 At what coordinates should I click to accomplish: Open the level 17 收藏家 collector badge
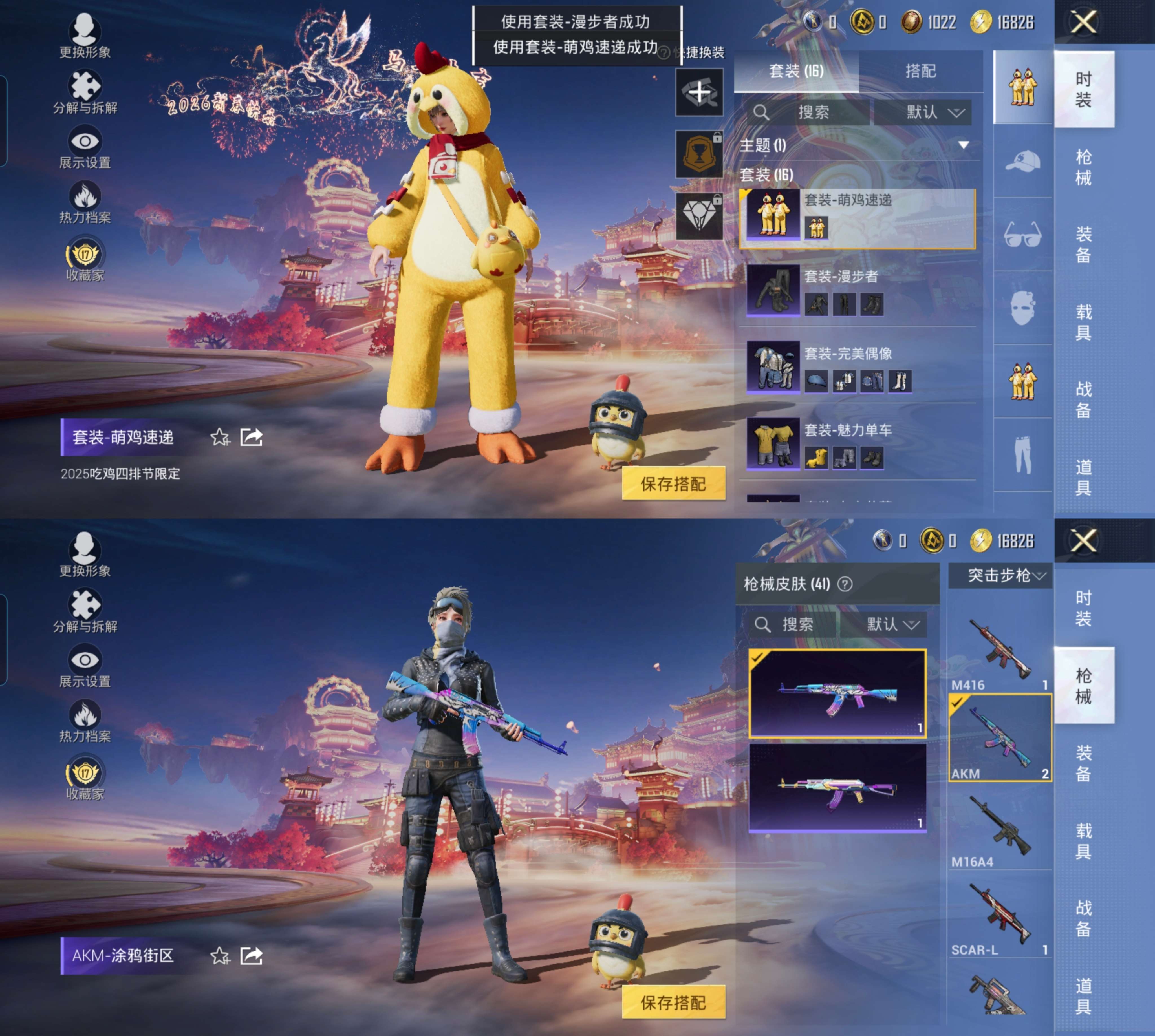[85, 253]
